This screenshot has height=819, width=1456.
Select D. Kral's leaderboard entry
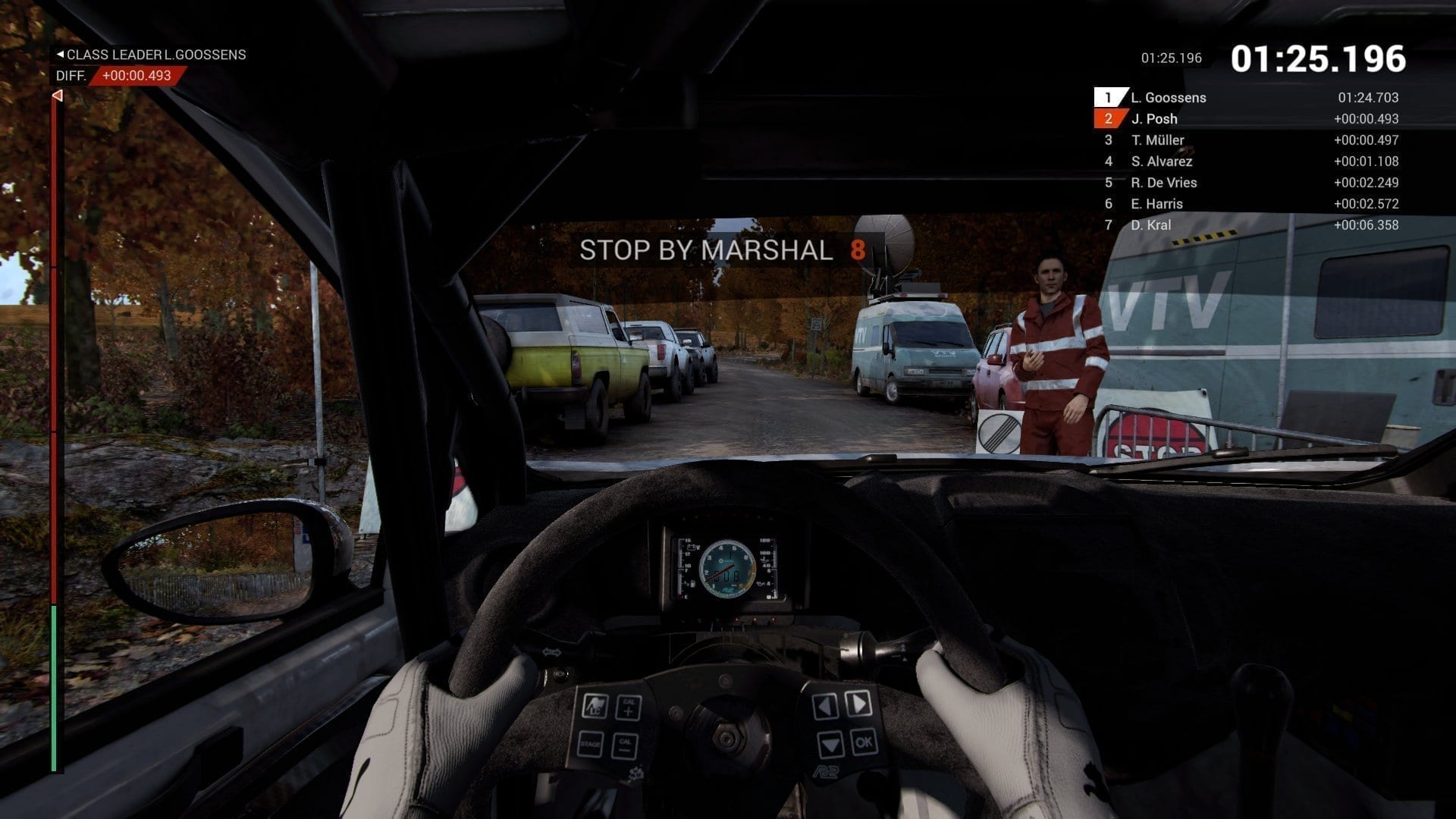(1150, 225)
